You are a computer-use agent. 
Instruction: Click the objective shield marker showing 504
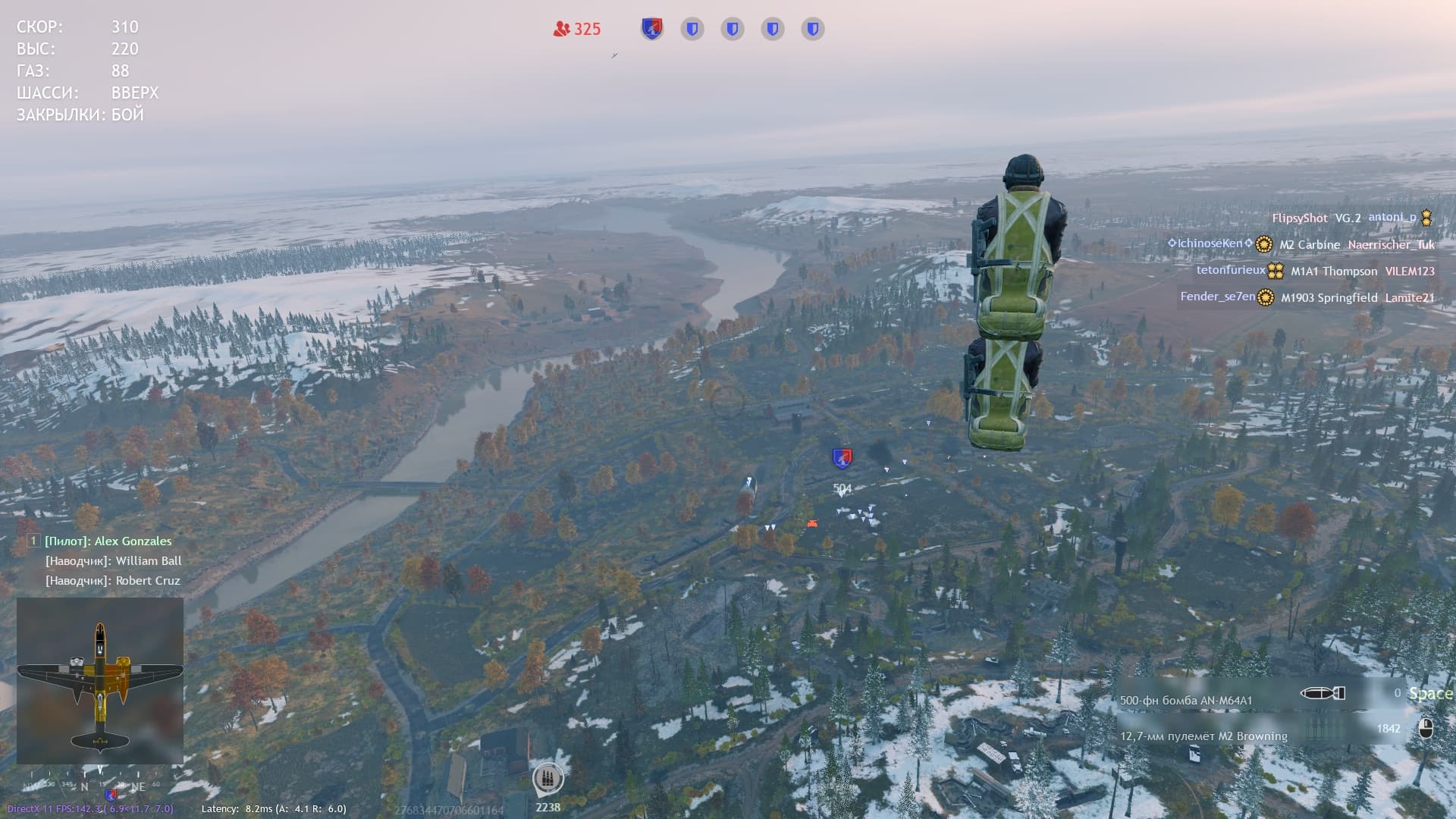842,458
